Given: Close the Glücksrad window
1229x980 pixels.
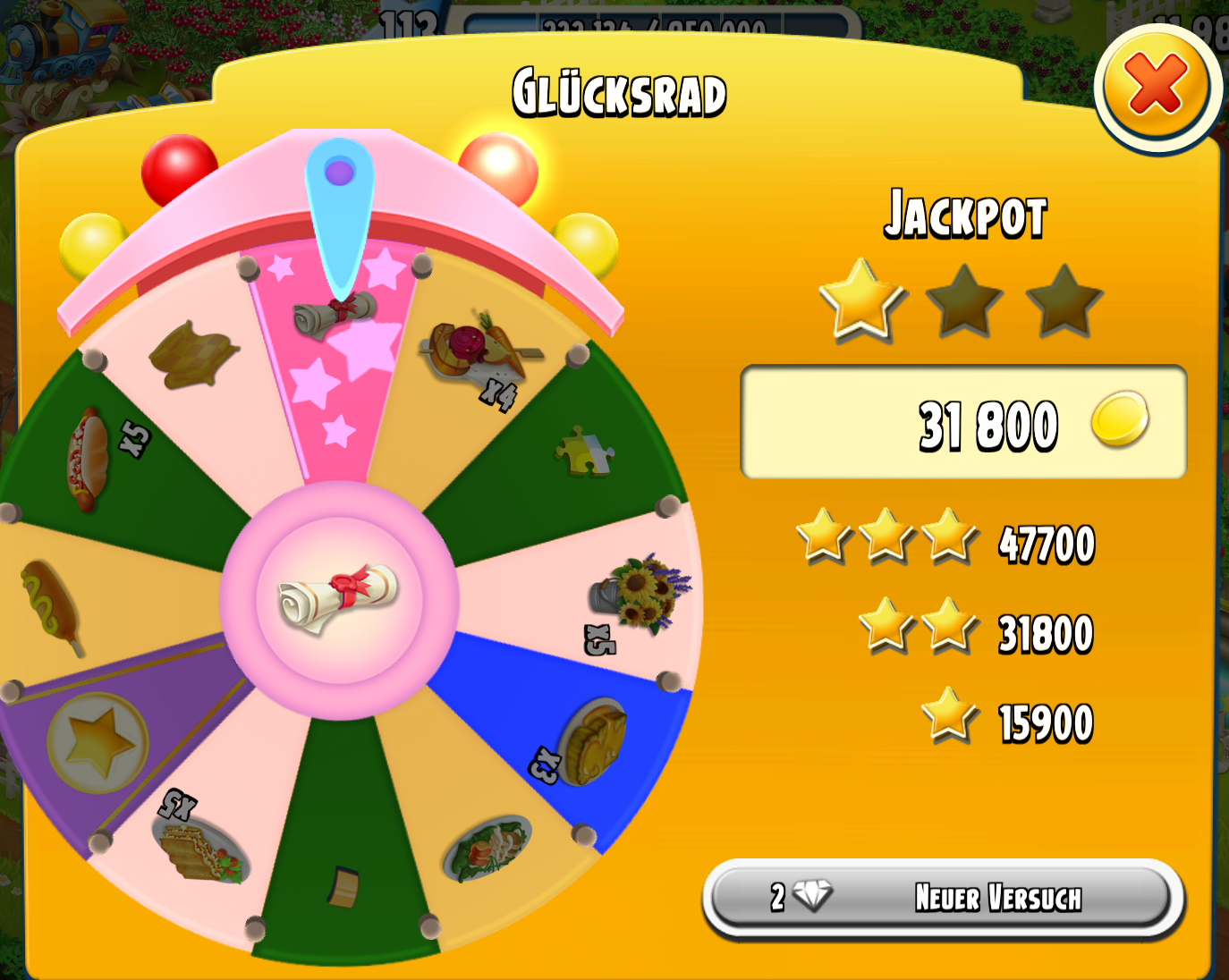Looking at the screenshot, I should click(x=1157, y=85).
